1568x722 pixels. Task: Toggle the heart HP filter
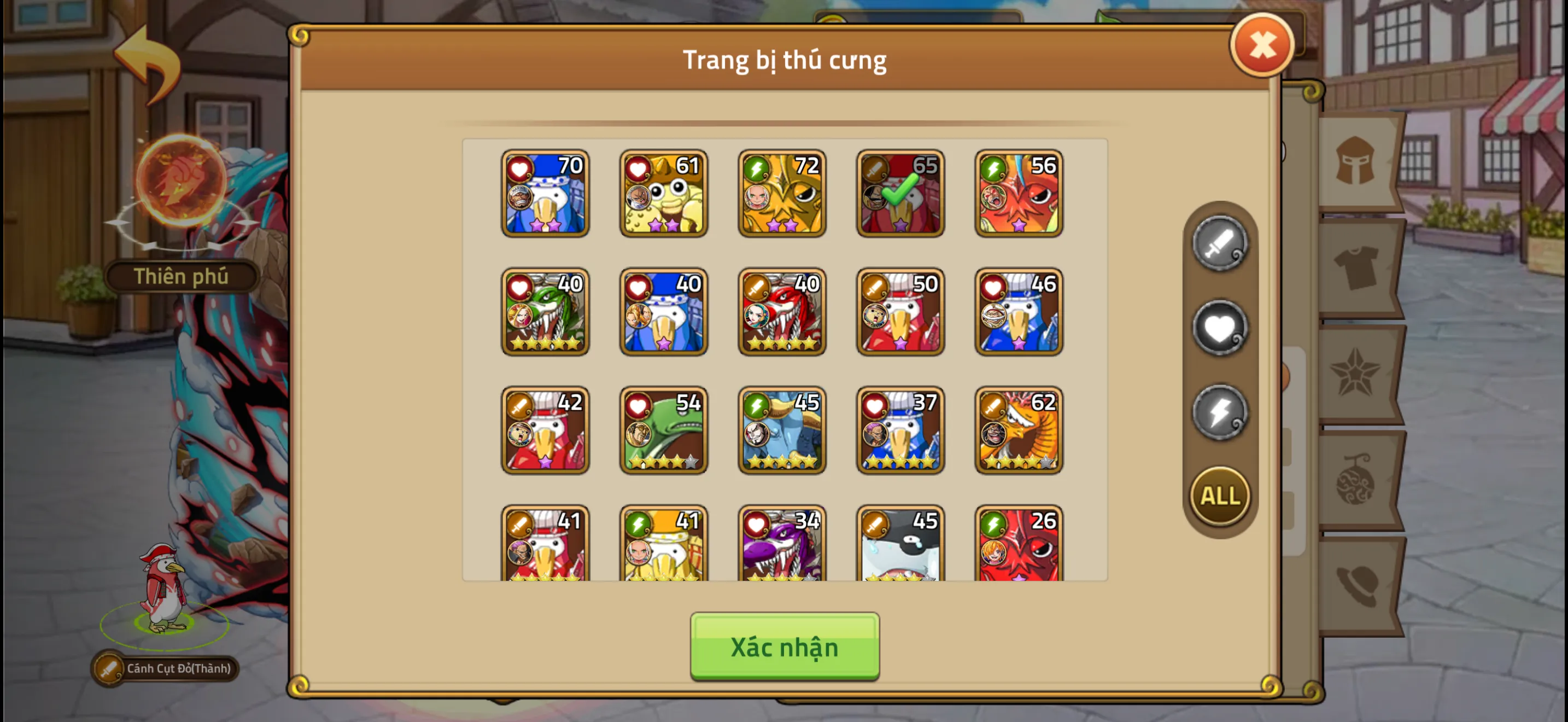1219,329
